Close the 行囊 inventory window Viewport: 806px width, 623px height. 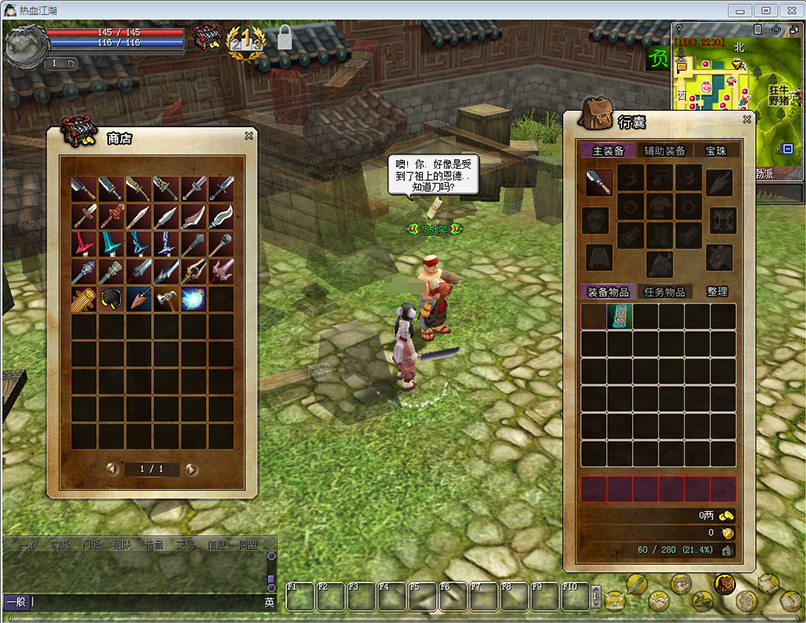(746, 120)
